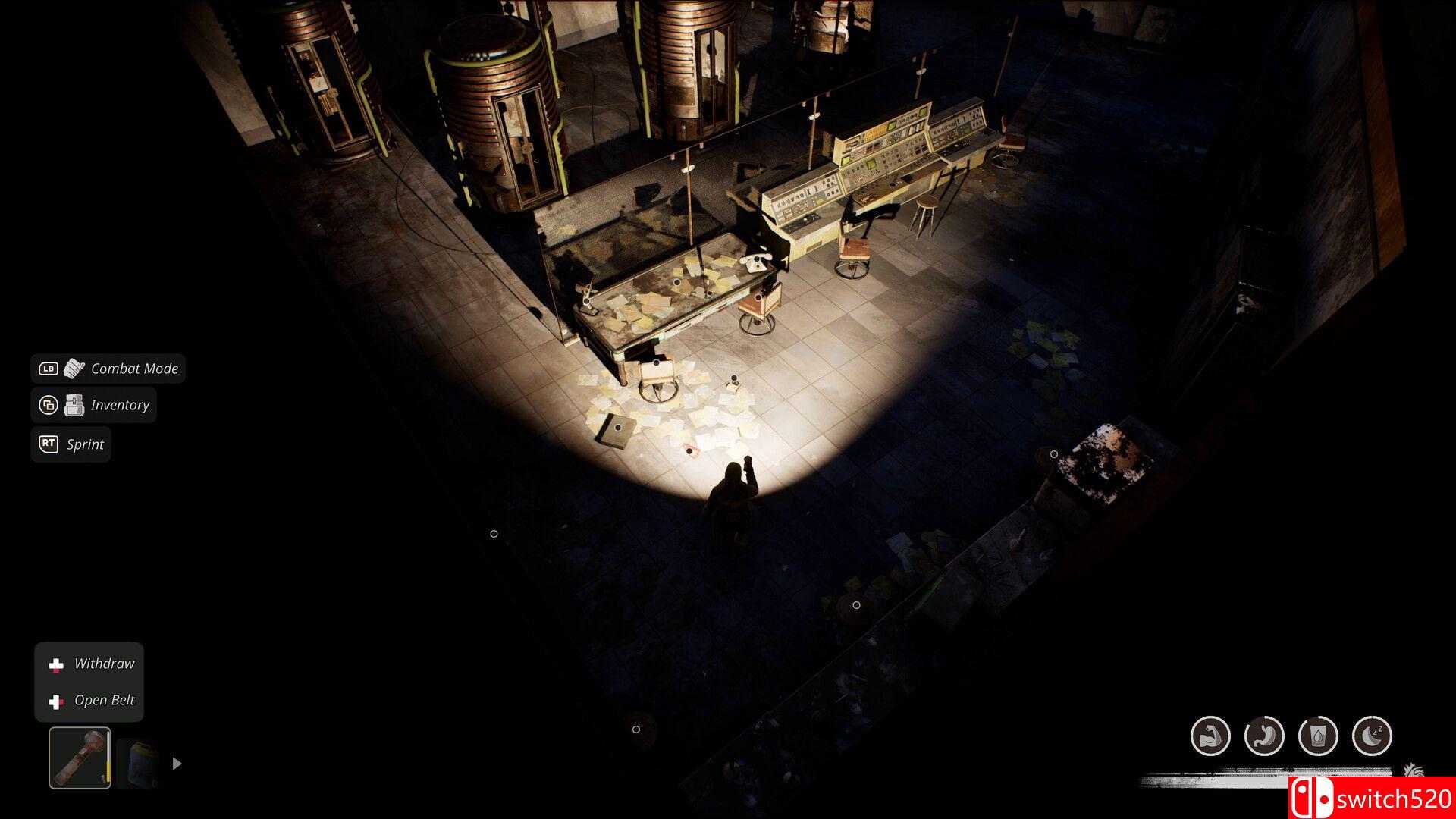Open Belt from the action list

104,700
